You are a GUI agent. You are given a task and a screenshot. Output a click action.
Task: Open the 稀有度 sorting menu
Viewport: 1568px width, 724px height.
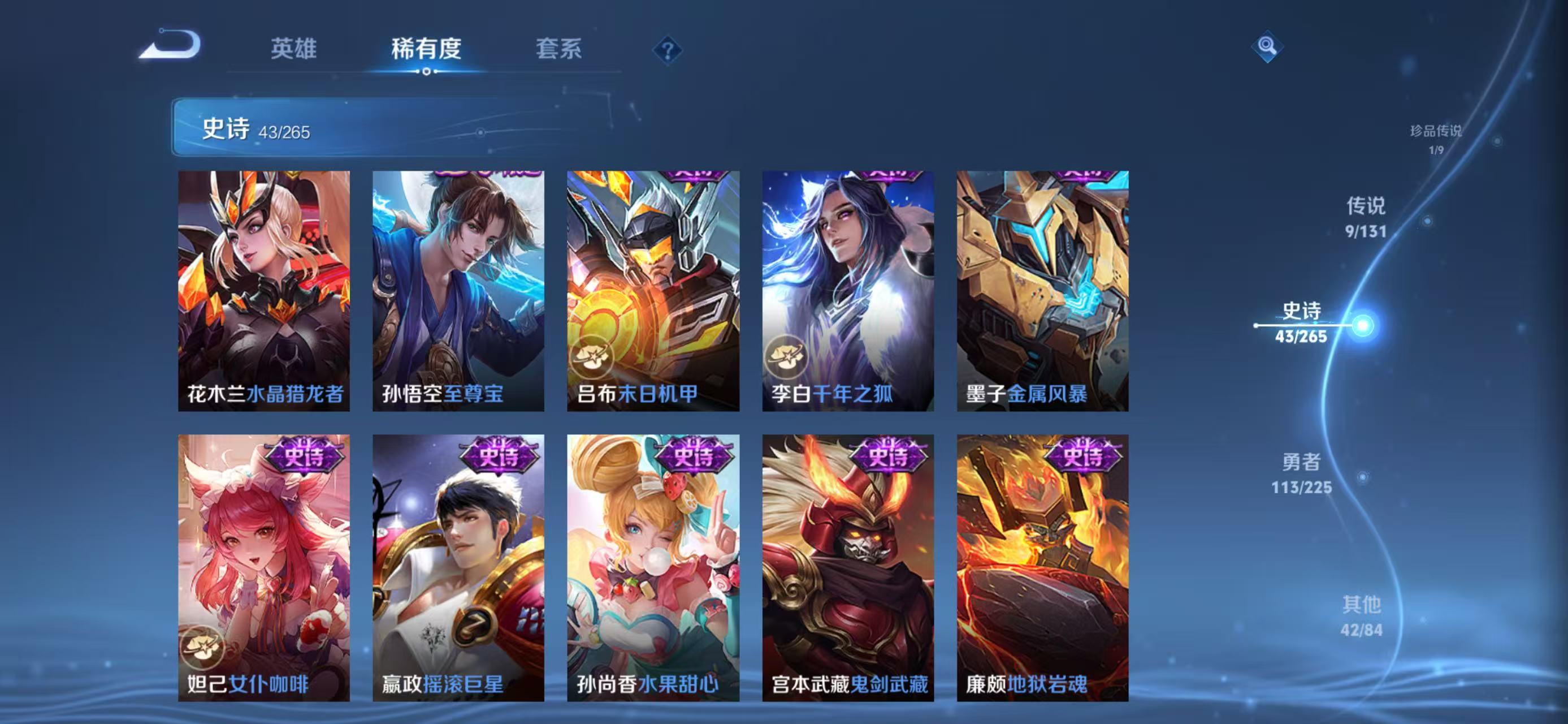click(x=426, y=50)
